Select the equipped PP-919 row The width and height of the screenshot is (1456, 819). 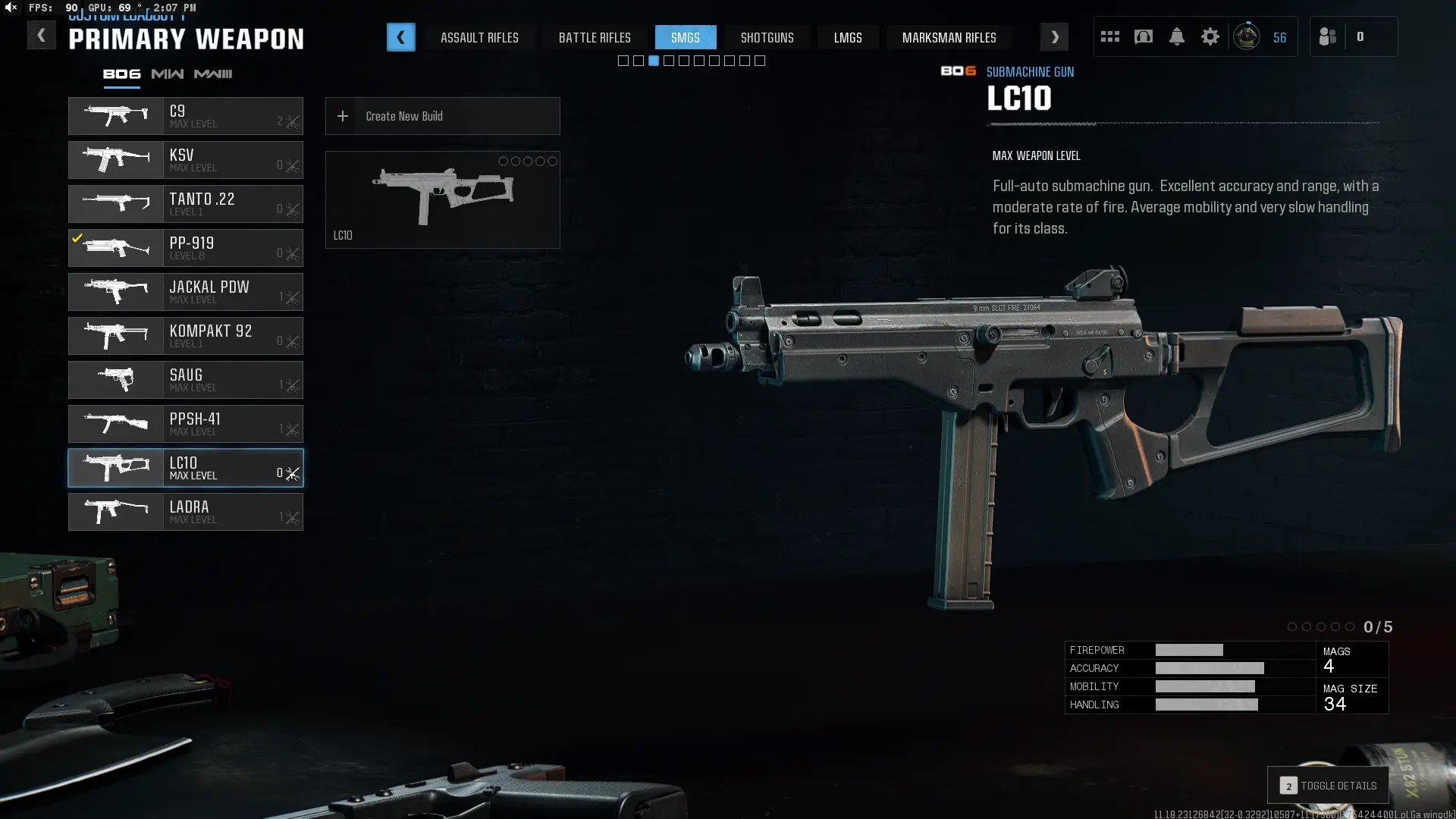186,248
